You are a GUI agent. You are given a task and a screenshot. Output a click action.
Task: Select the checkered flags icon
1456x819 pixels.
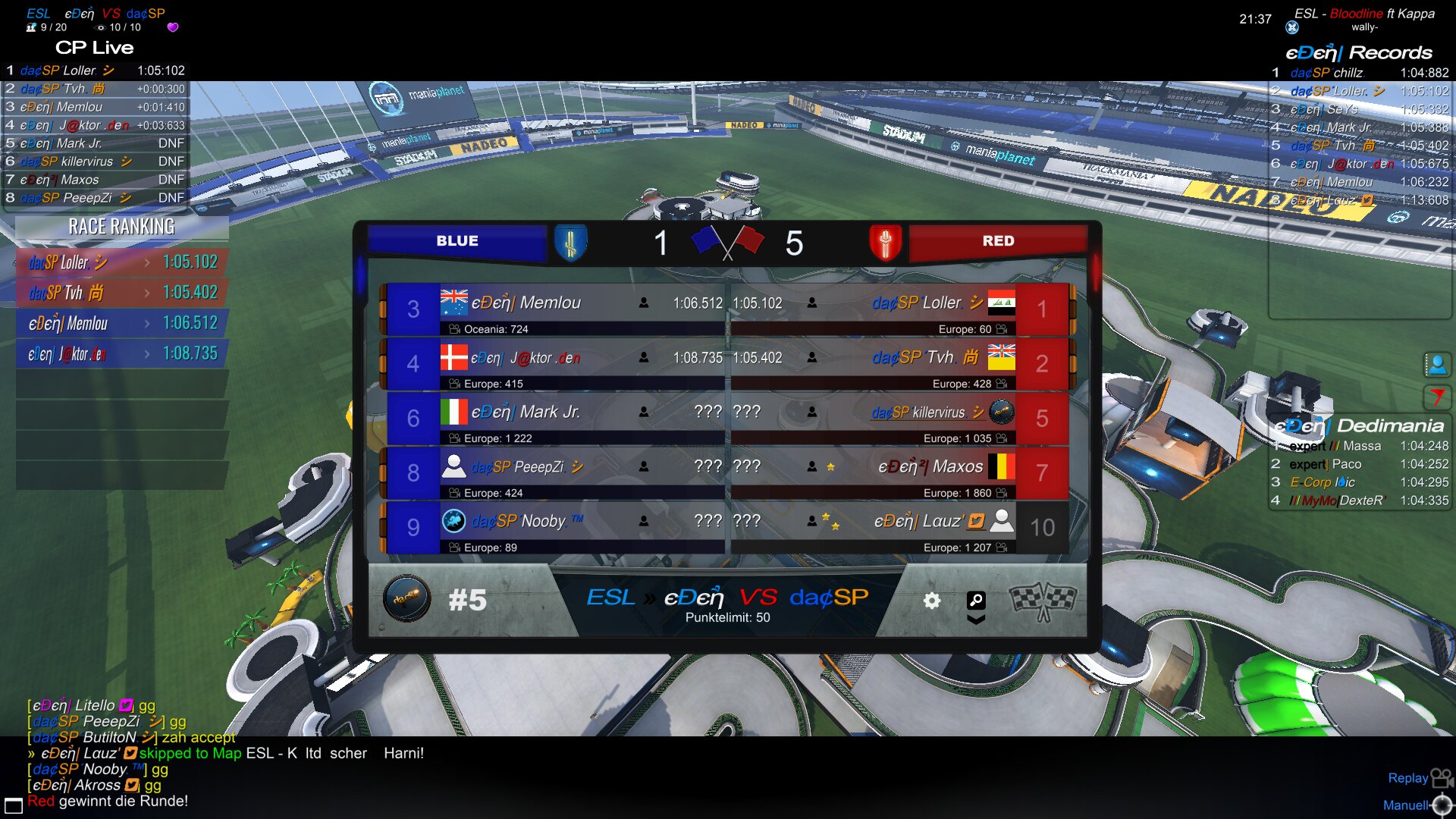click(x=1042, y=601)
